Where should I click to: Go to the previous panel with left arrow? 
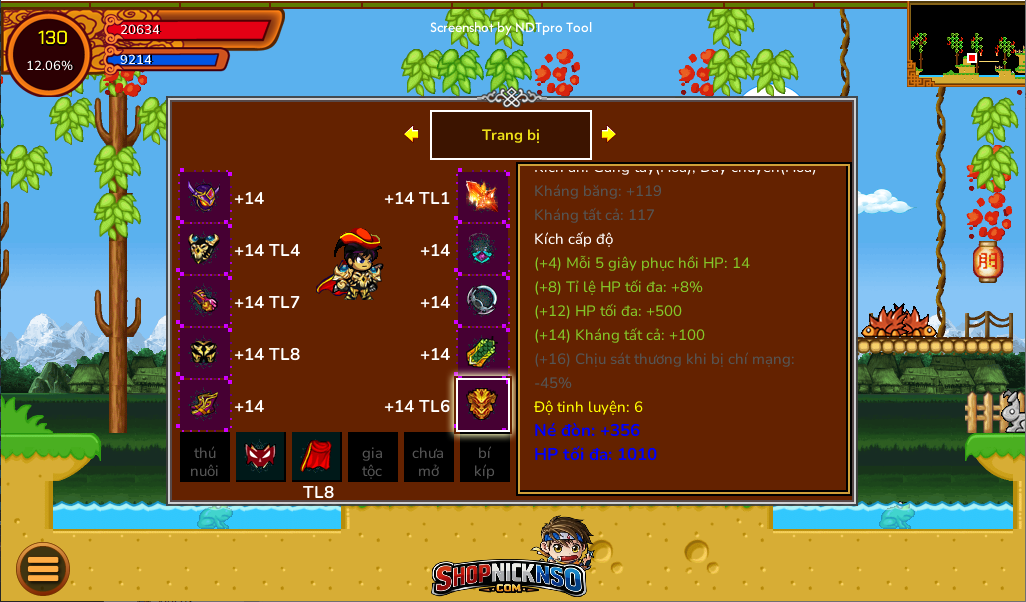click(x=411, y=134)
